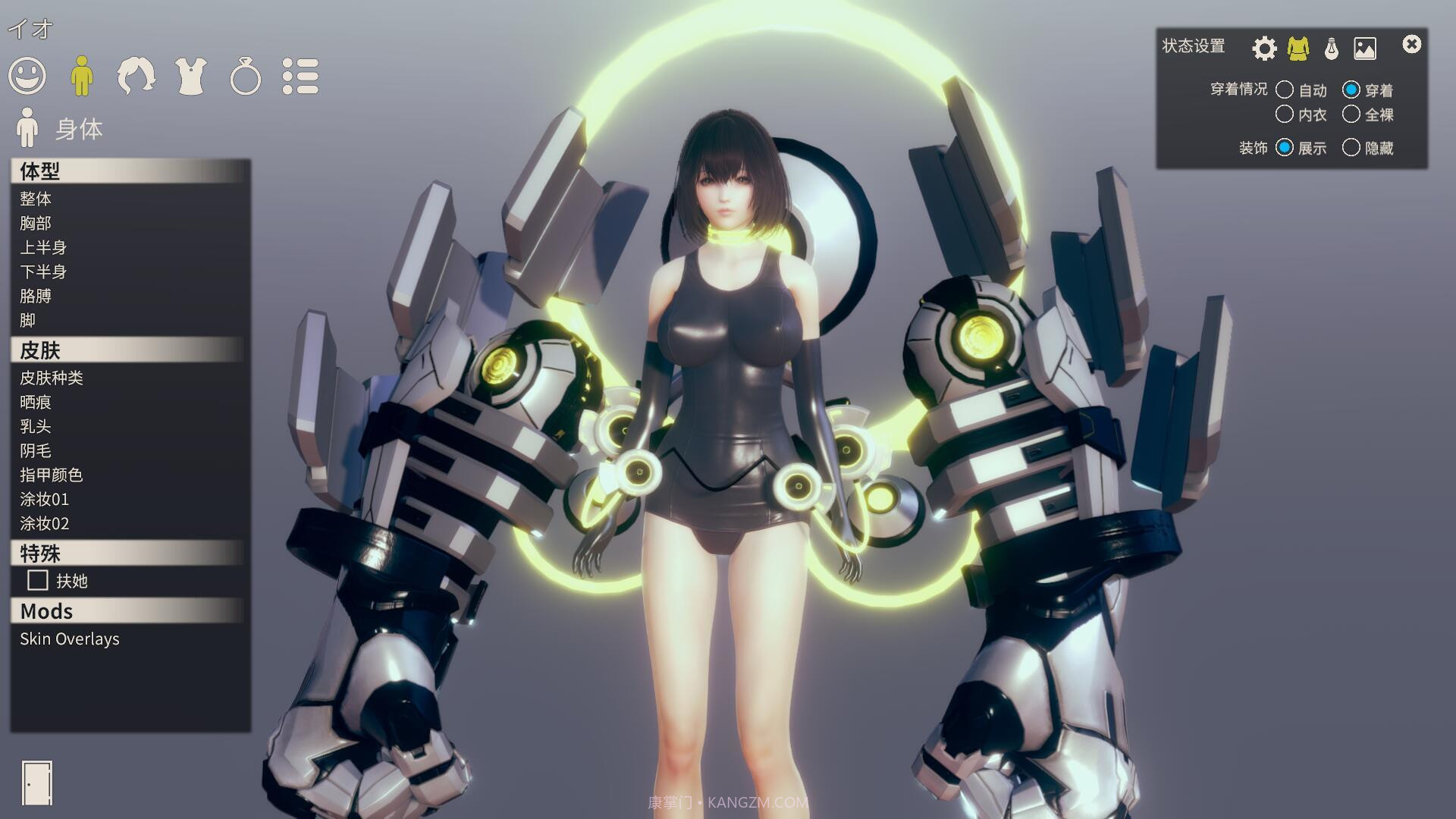
Task: Open the settings list icon in the top toolbar
Action: pyautogui.click(x=301, y=76)
